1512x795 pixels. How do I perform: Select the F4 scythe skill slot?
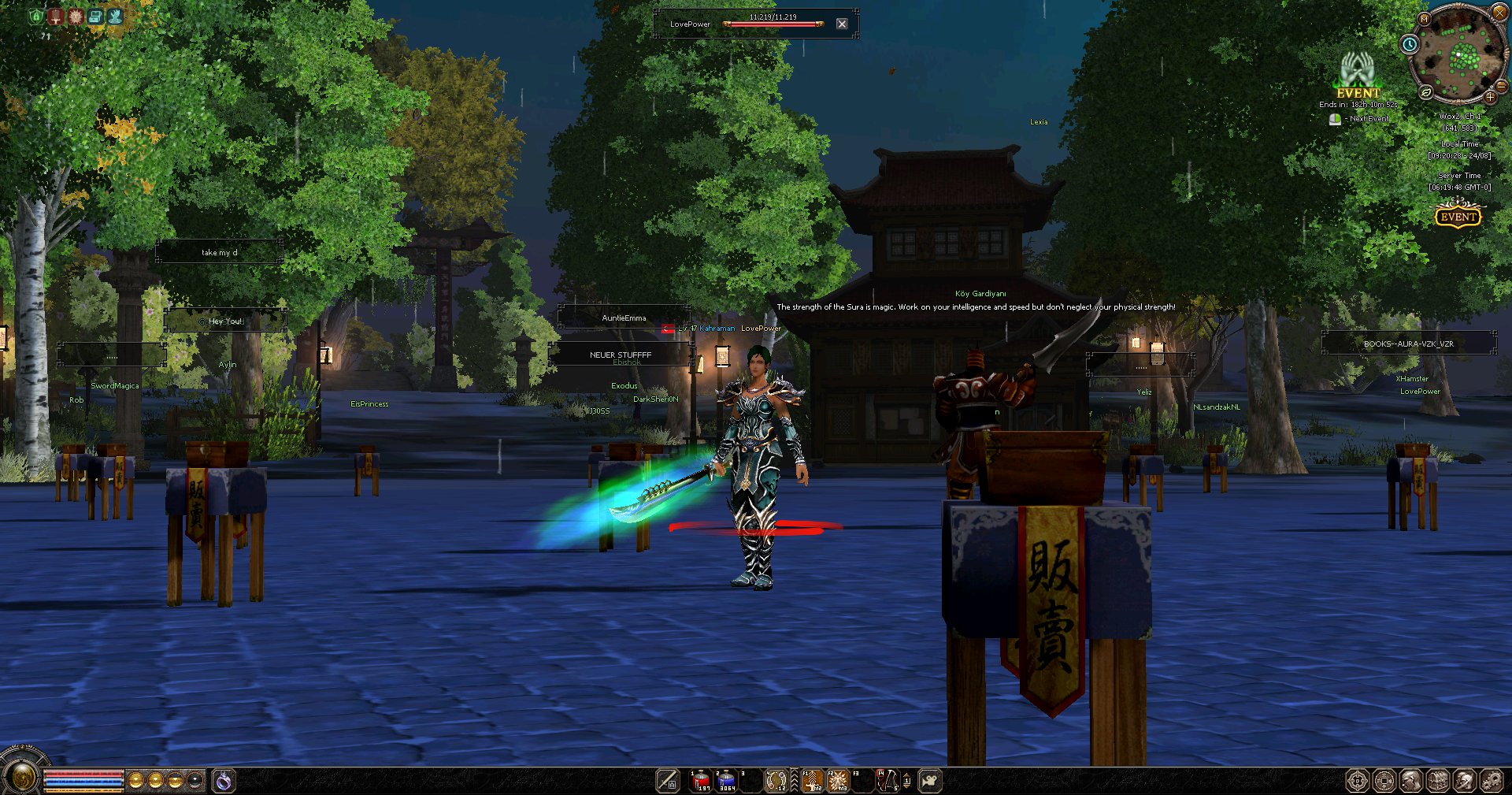coord(888,781)
